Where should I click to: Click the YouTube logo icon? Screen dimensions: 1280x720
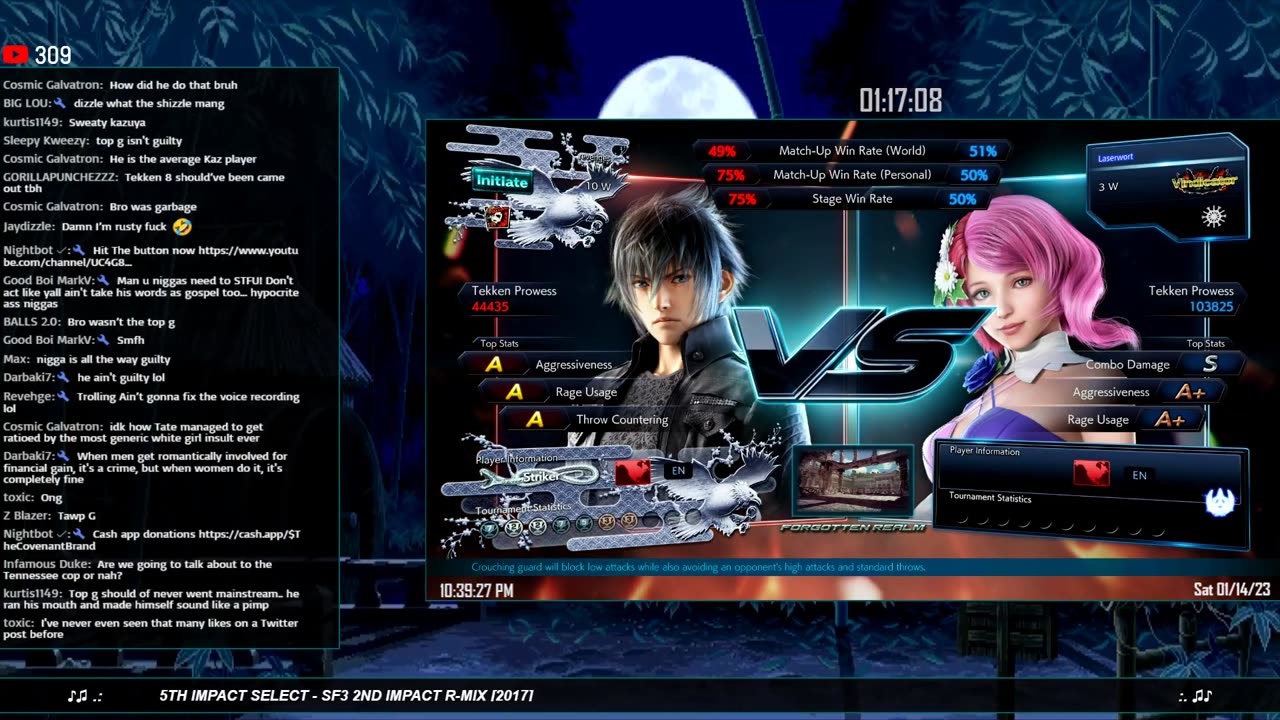[16, 55]
